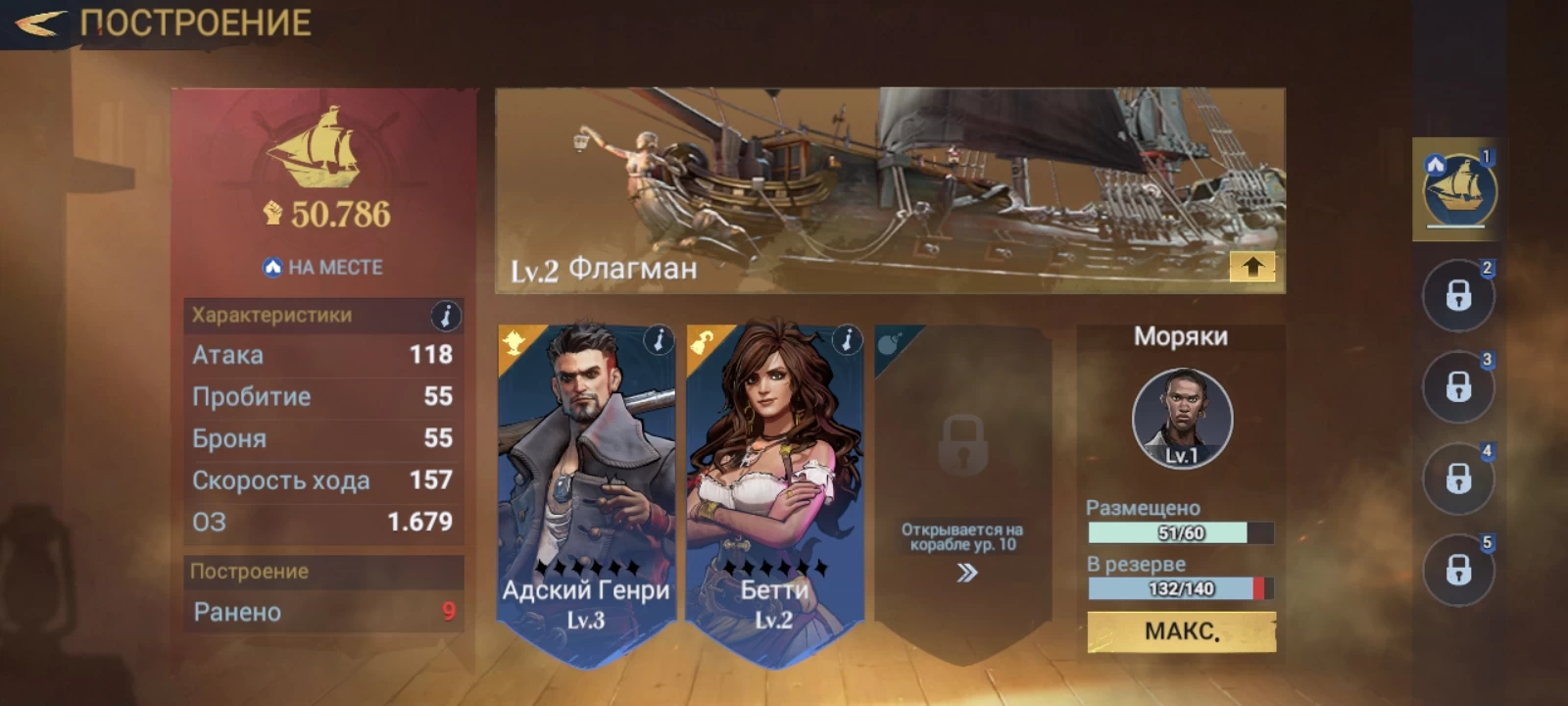Show info for Адский Генри
This screenshot has width=1568, height=706.
coord(659,340)
